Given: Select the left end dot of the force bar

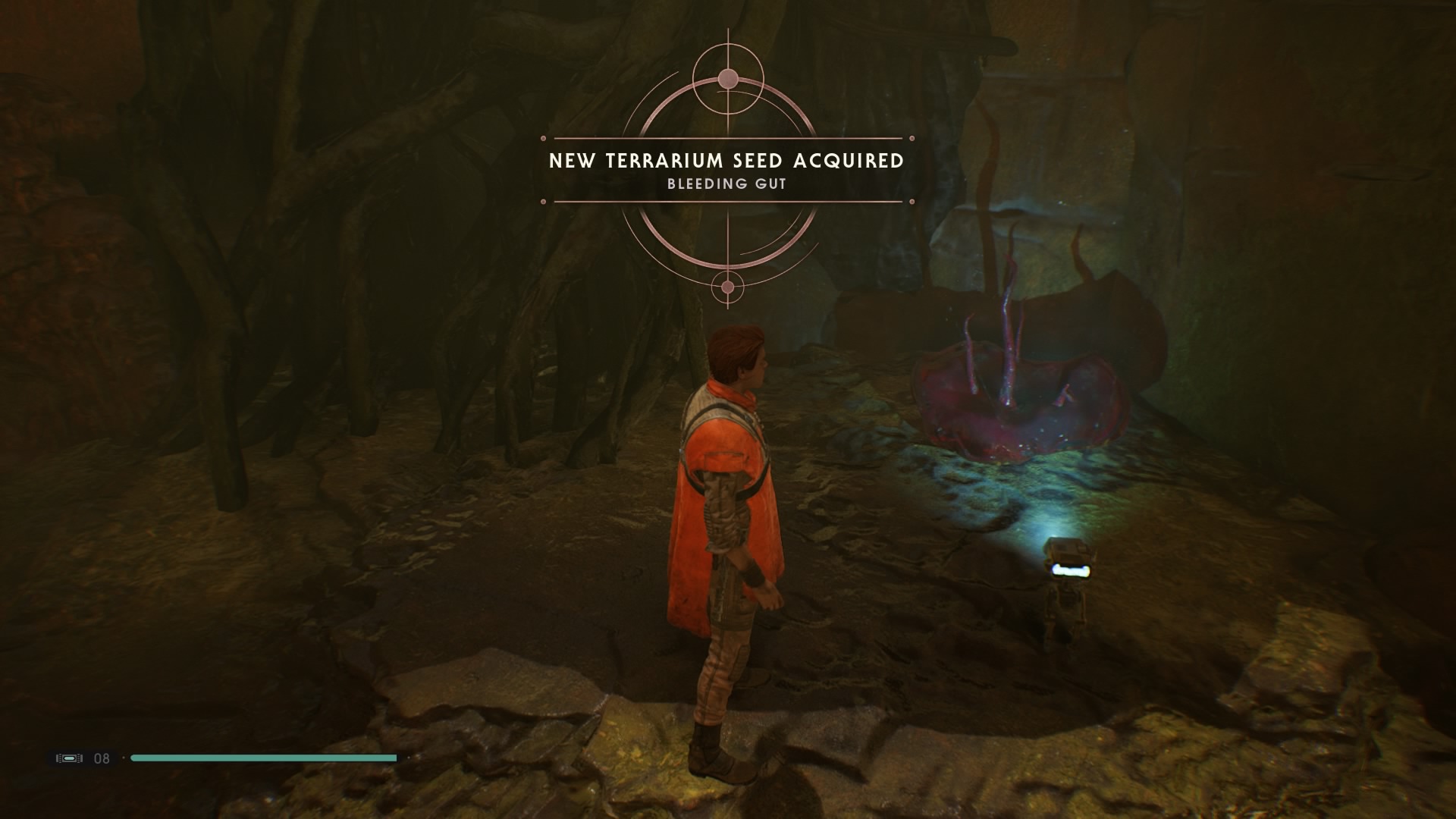Looking at the screenshot, I should coord(124,758).
